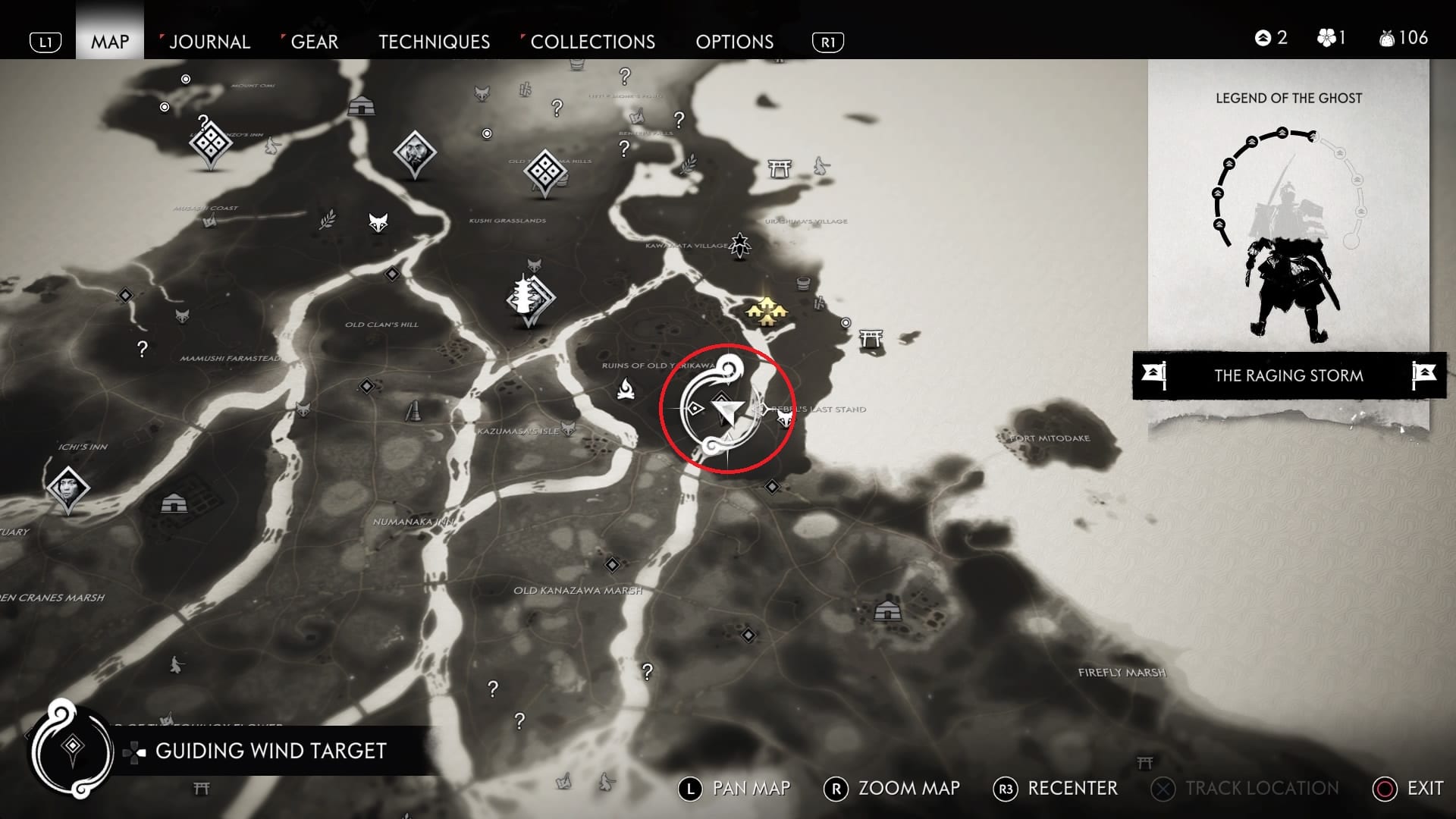Image resolution: width=1456 pixels, height=819 pixels.
Task: Select the torii gate marker on the coast
Action: 871,337
